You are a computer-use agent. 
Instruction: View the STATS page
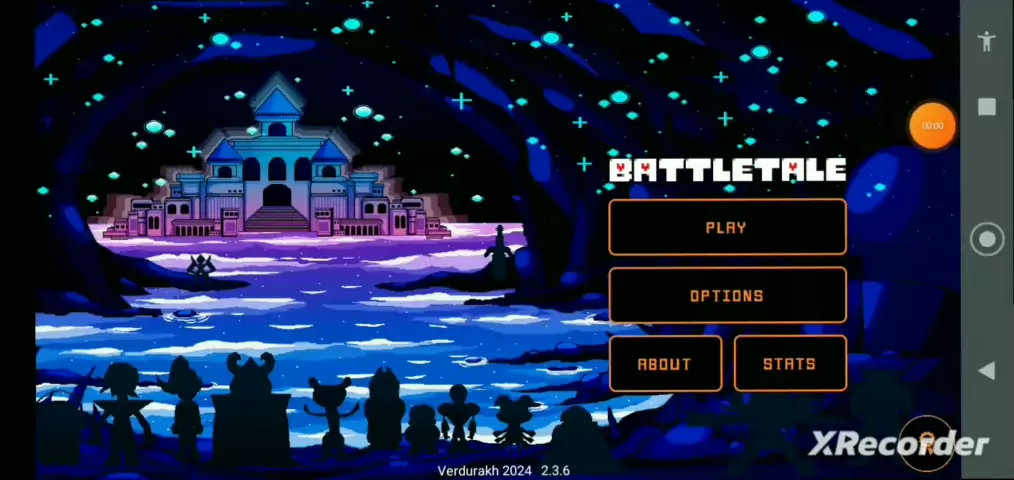click(x=790, y=363)
